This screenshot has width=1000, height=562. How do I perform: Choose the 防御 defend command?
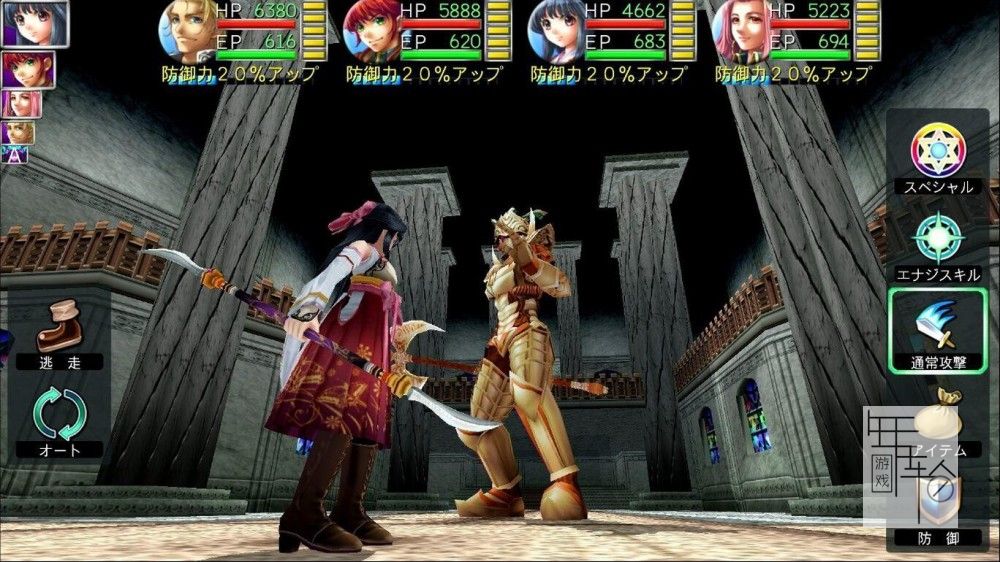pos(936,505)
